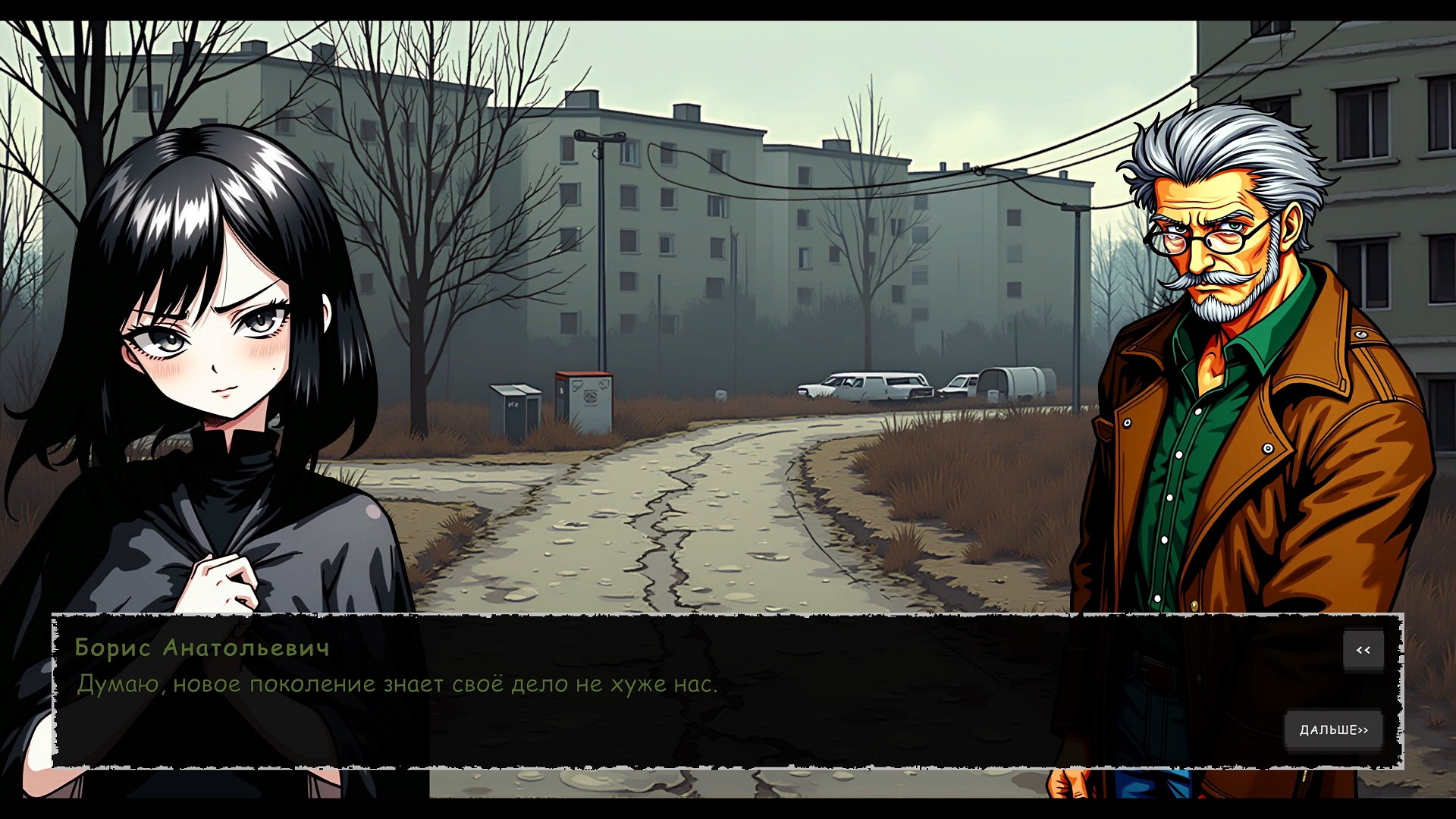Go back with the << button
Viewport: 1456px width, 819px height.
[1363, 651]
